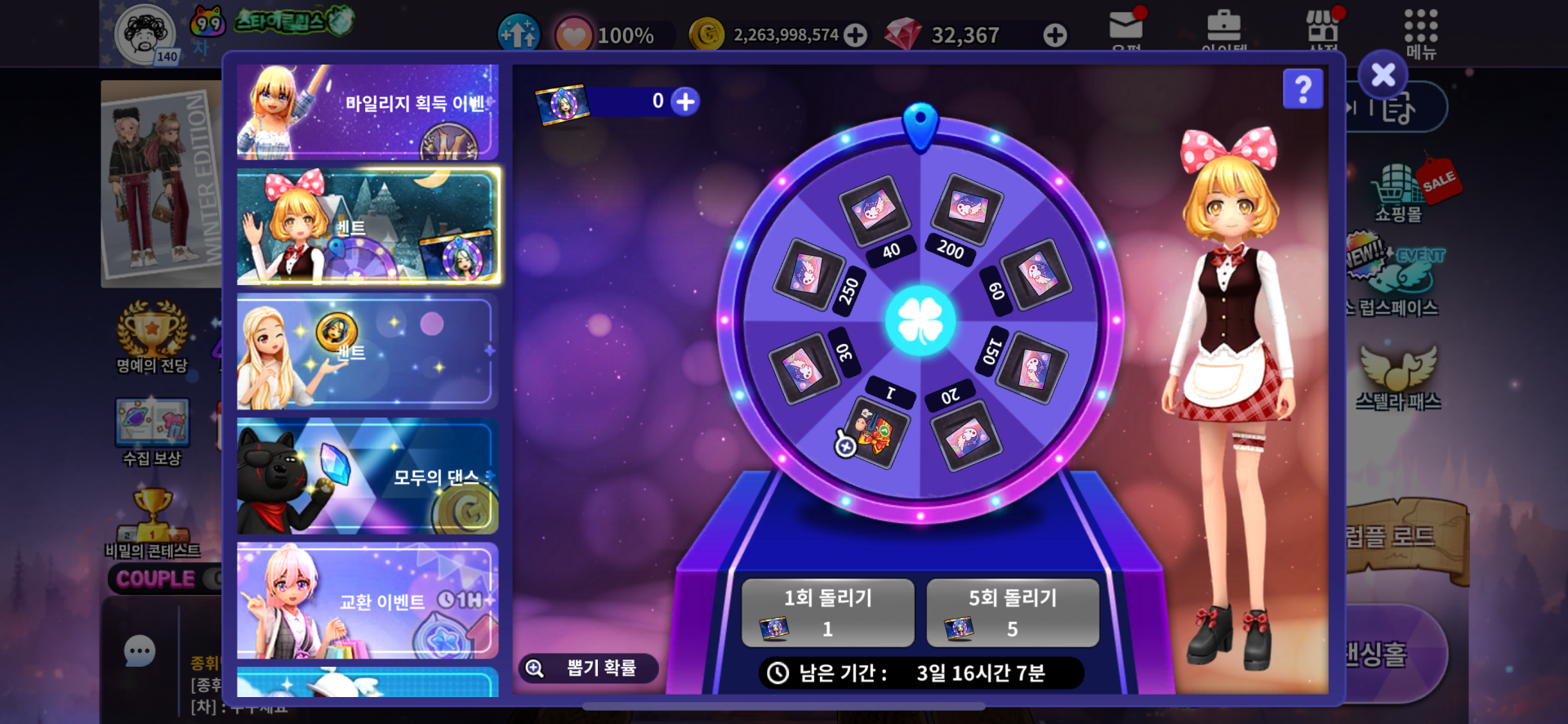Open the 메뉴 grid menu
Screen dimensions: 1568x724
1420,33
